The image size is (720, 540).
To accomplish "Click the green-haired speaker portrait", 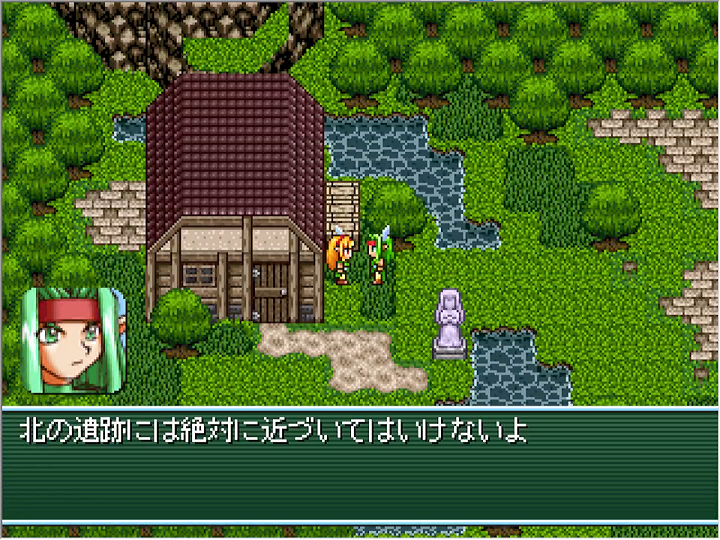I will click(x=73, y=340).
